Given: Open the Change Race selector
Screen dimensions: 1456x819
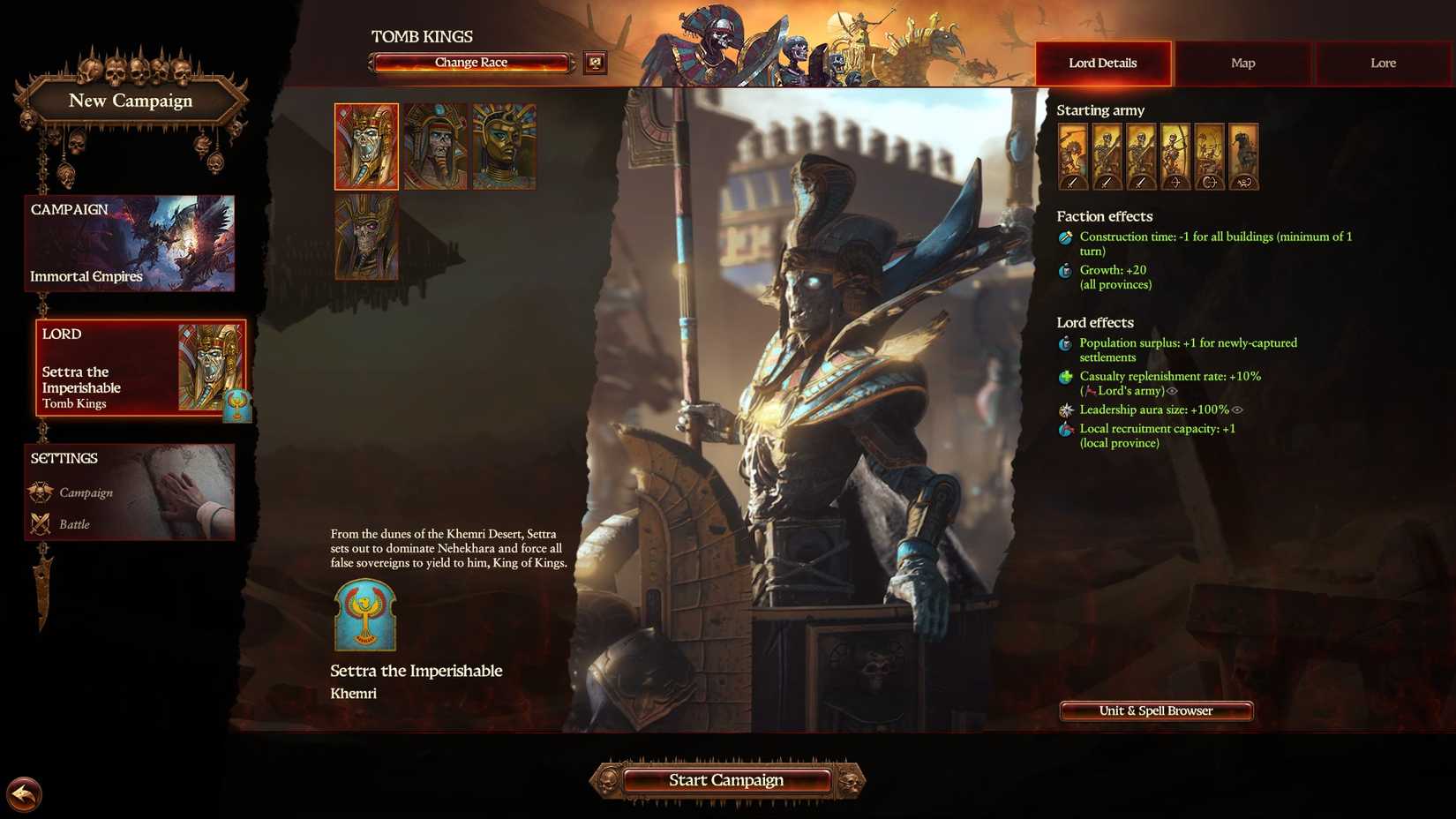Looking at the screenshot, I should coord(470,62).
